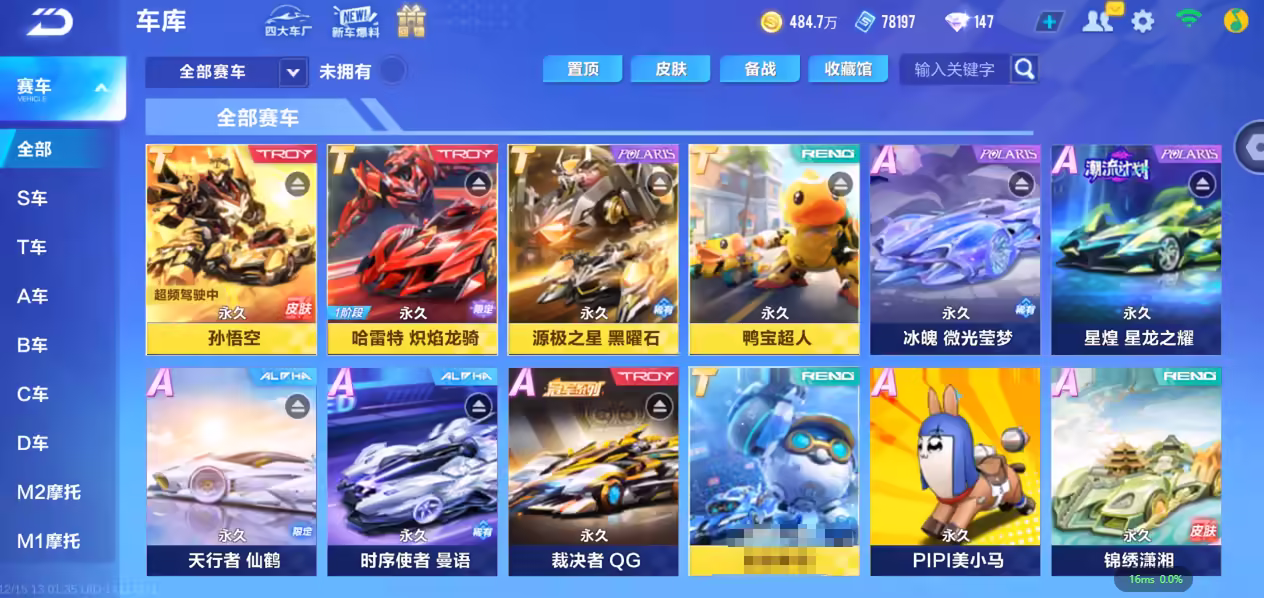Viewport: 1264px width, 598px height.
Task: Click the 输入关键字 search field
Action: point(954,69)
